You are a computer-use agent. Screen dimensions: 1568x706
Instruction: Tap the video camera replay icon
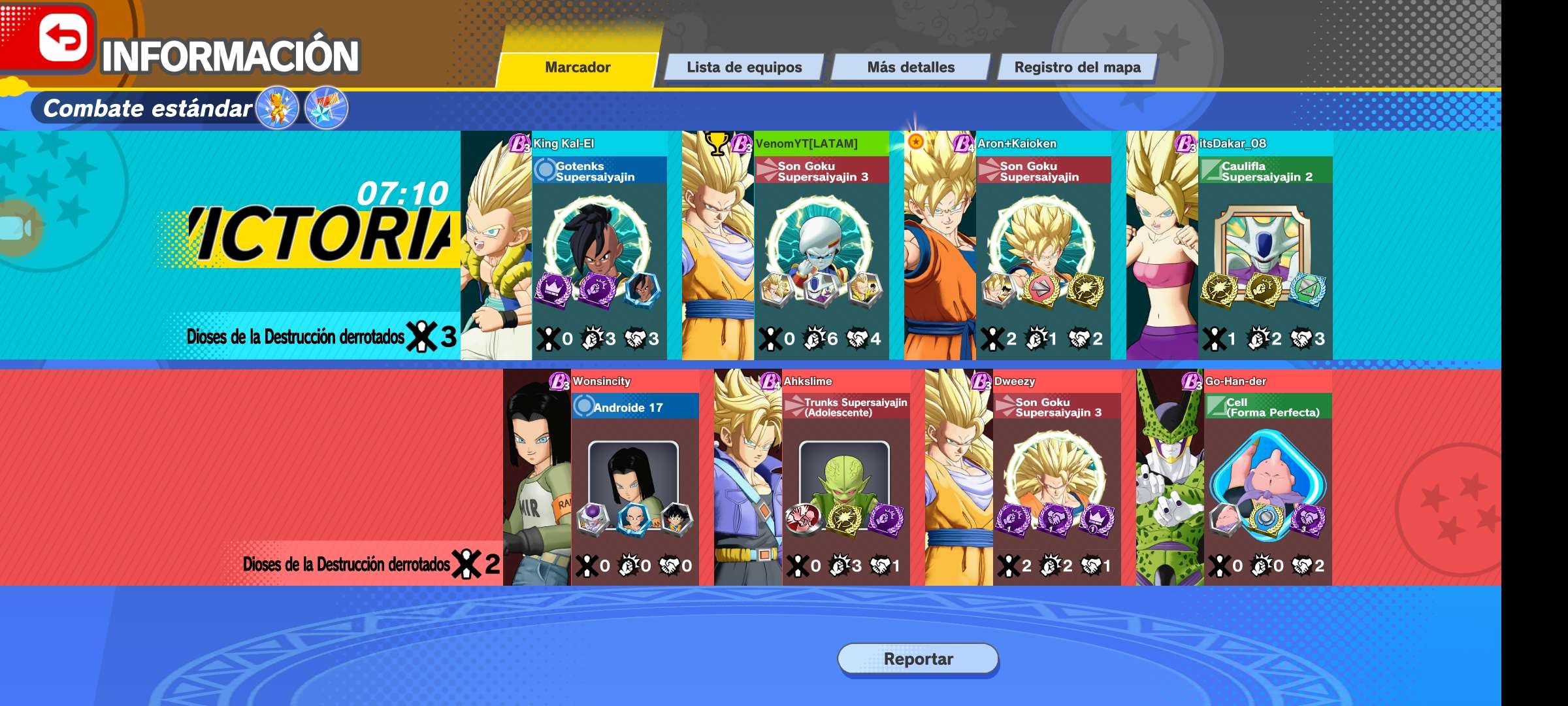pos(17,228)
